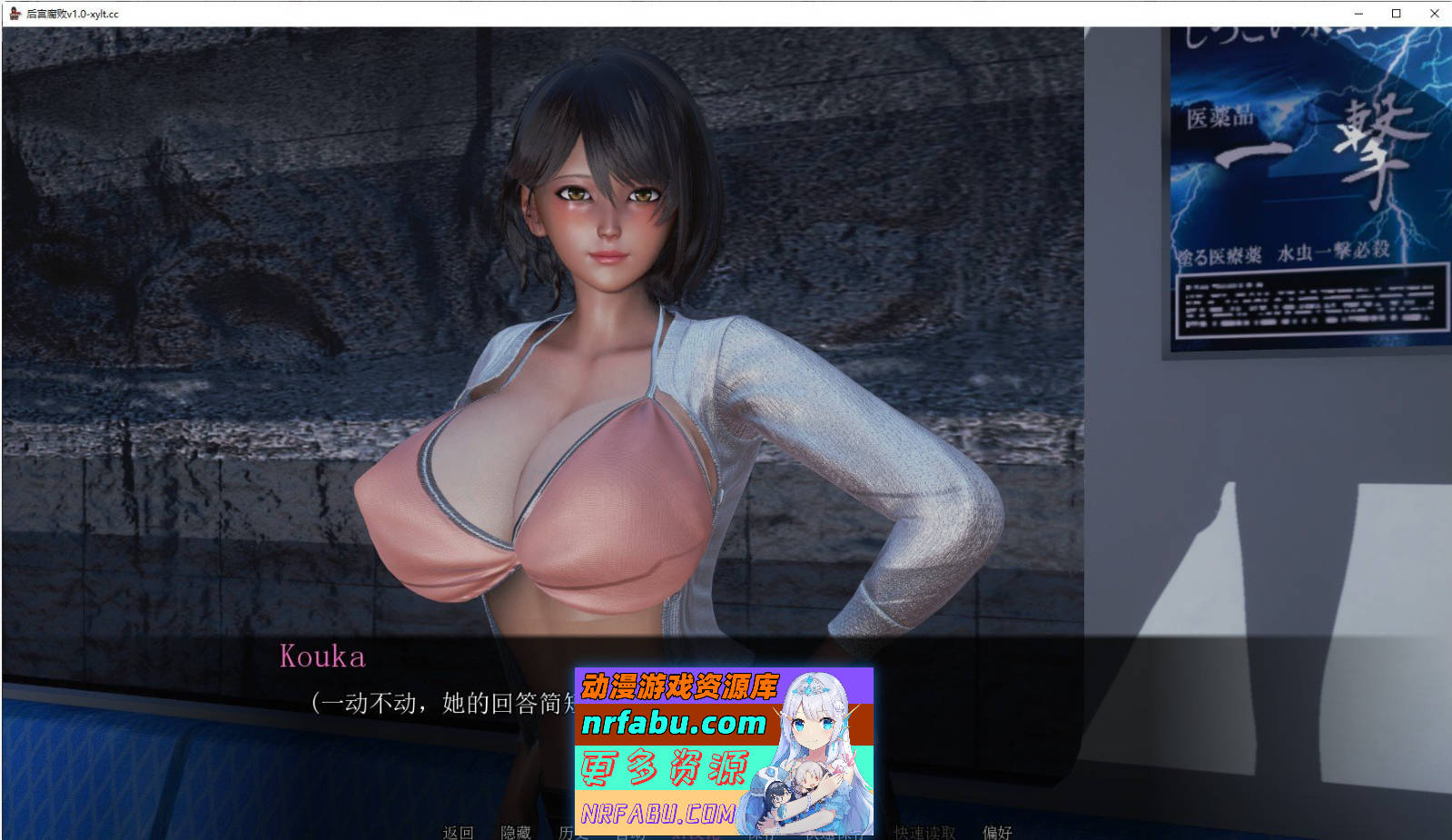Click the partially hidden quick save option
This screenshot has height=840, width=1452.
(x=832, y=834)
